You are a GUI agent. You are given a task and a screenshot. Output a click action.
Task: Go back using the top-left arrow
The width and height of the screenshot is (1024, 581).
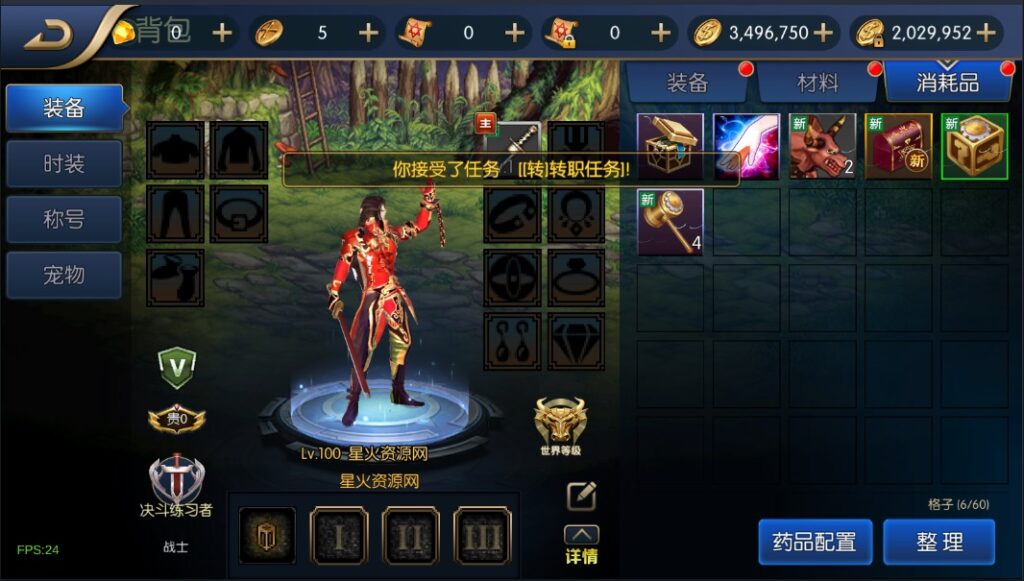pyautogui.click(x=50, y=34)
